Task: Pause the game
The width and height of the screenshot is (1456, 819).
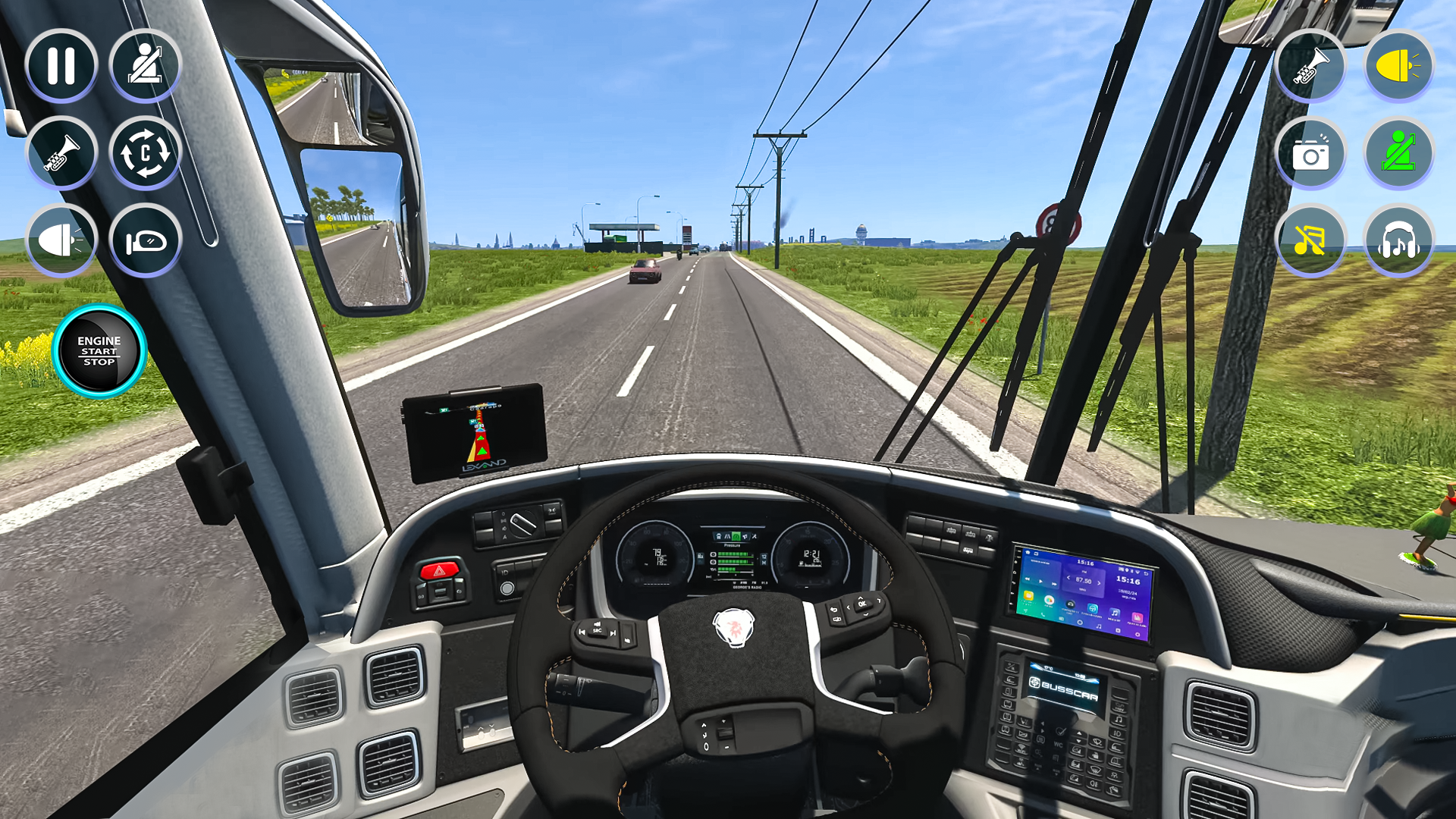Action: (61, 66)
